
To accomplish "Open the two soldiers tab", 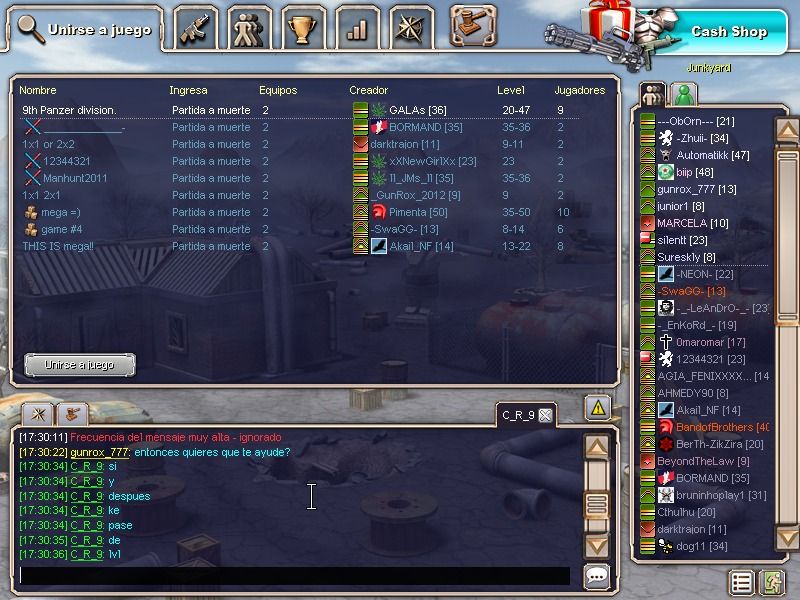I will click(x=248, y=29).
